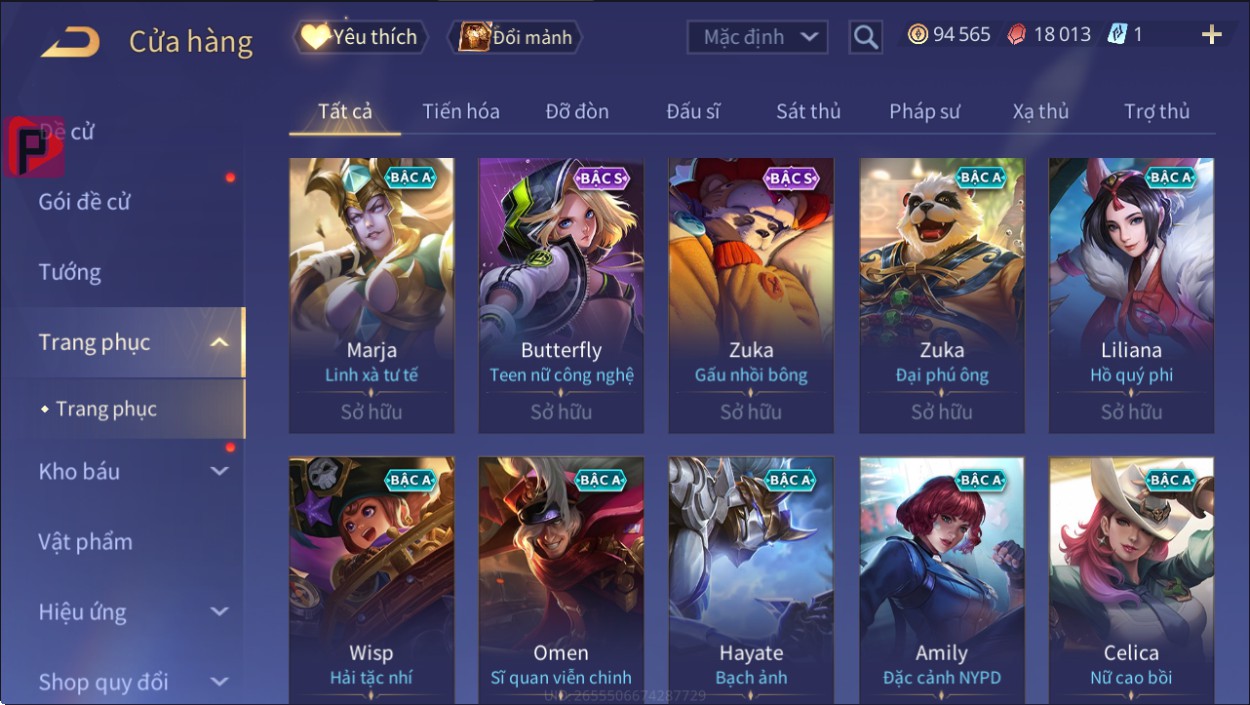Click the magnifying glass search button

[x=865, y=38]
